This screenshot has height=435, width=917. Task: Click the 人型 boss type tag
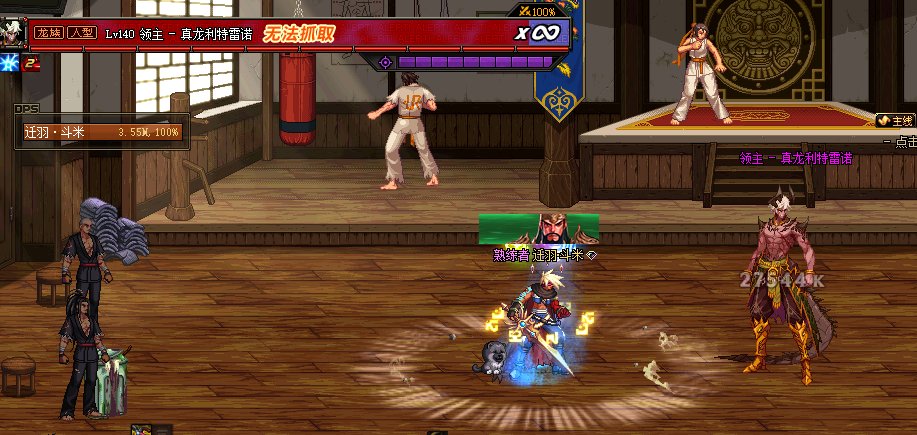(x=80, y=33)
